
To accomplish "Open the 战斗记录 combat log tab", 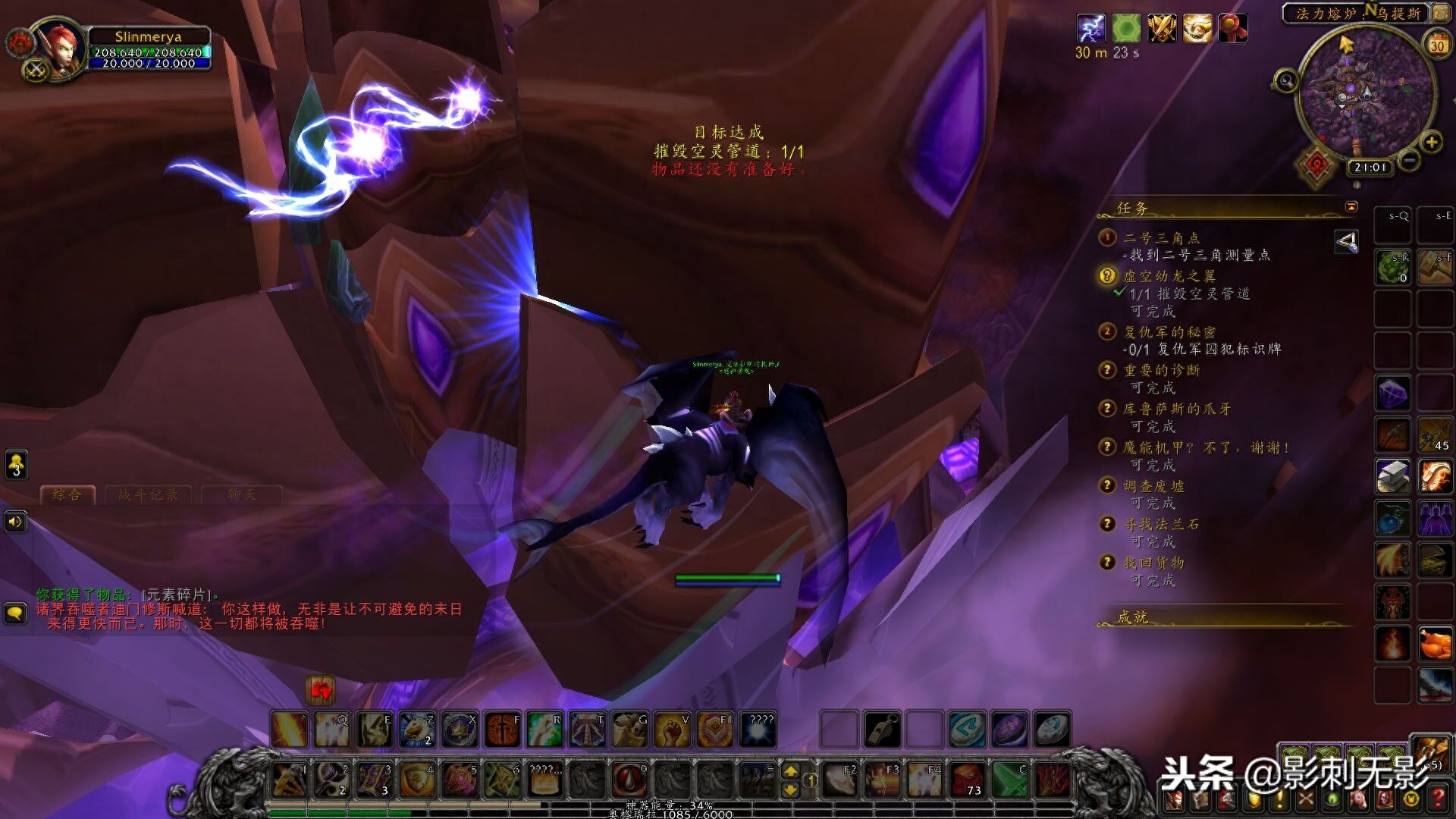I will coord(148,495).
